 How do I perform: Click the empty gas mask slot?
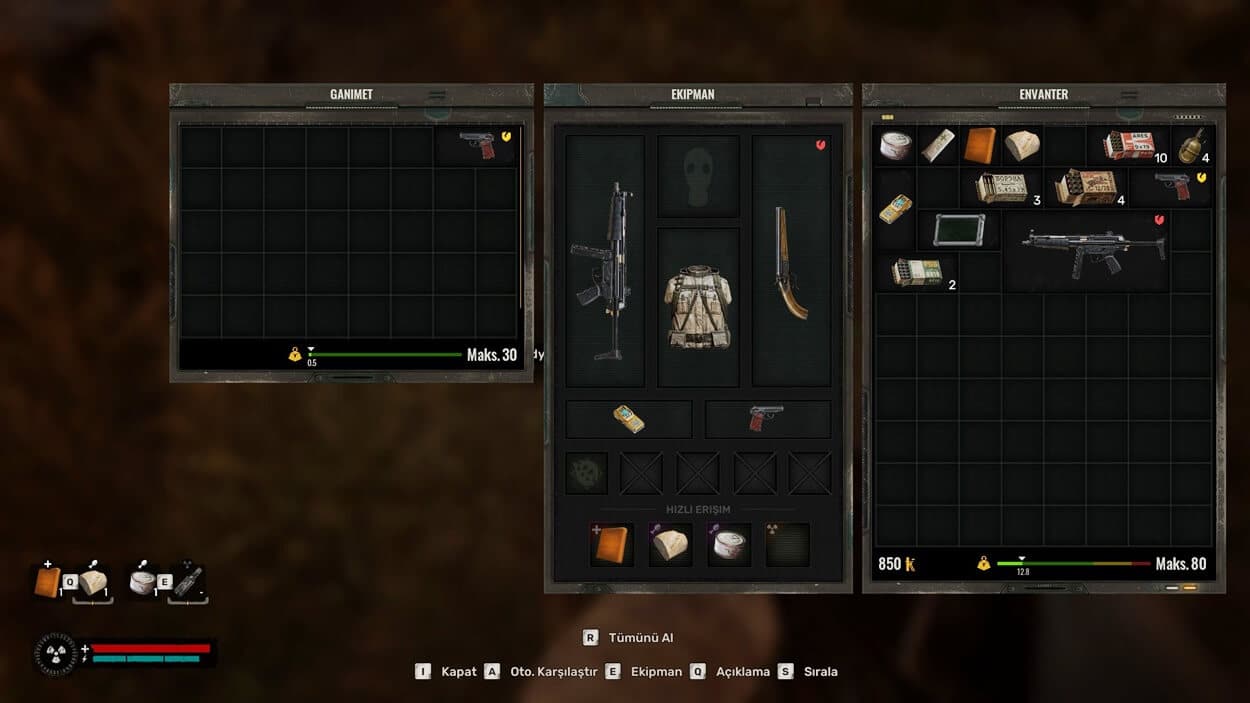pyautogui.click(x=698, y=176)
